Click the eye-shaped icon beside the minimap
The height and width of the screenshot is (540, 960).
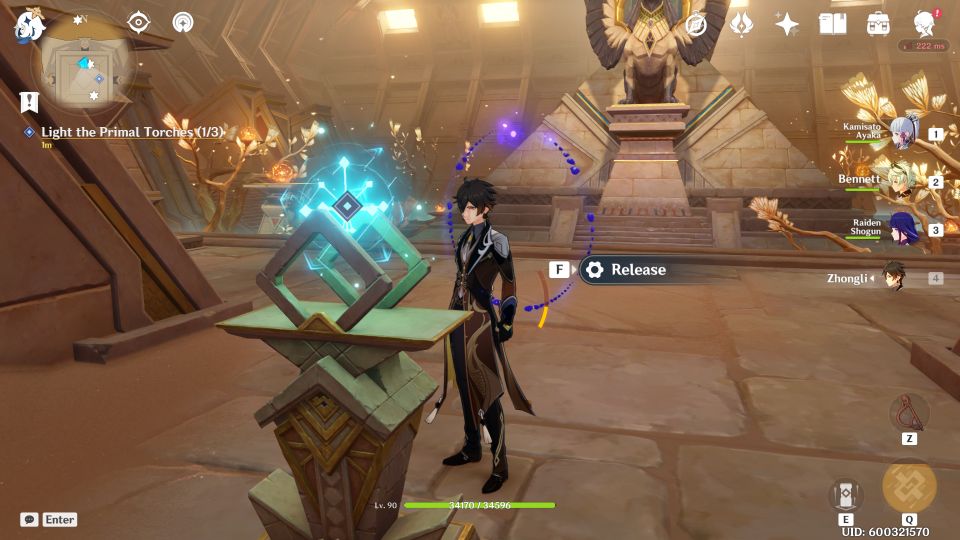click(x=138, y=23)
